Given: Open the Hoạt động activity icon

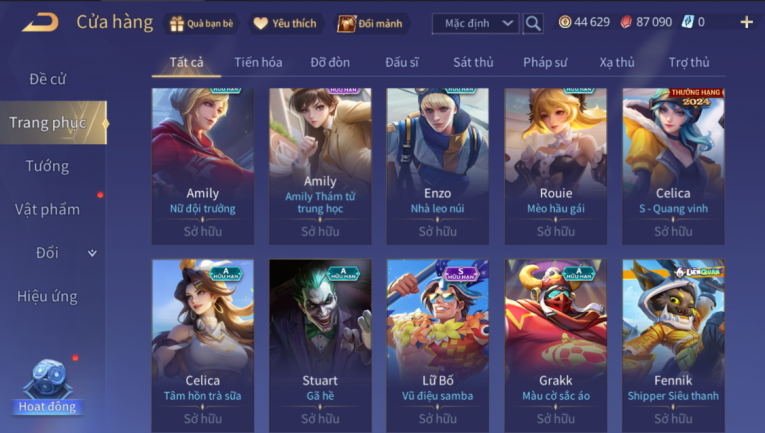Looking at the screenshot, I should click(46, 387).
